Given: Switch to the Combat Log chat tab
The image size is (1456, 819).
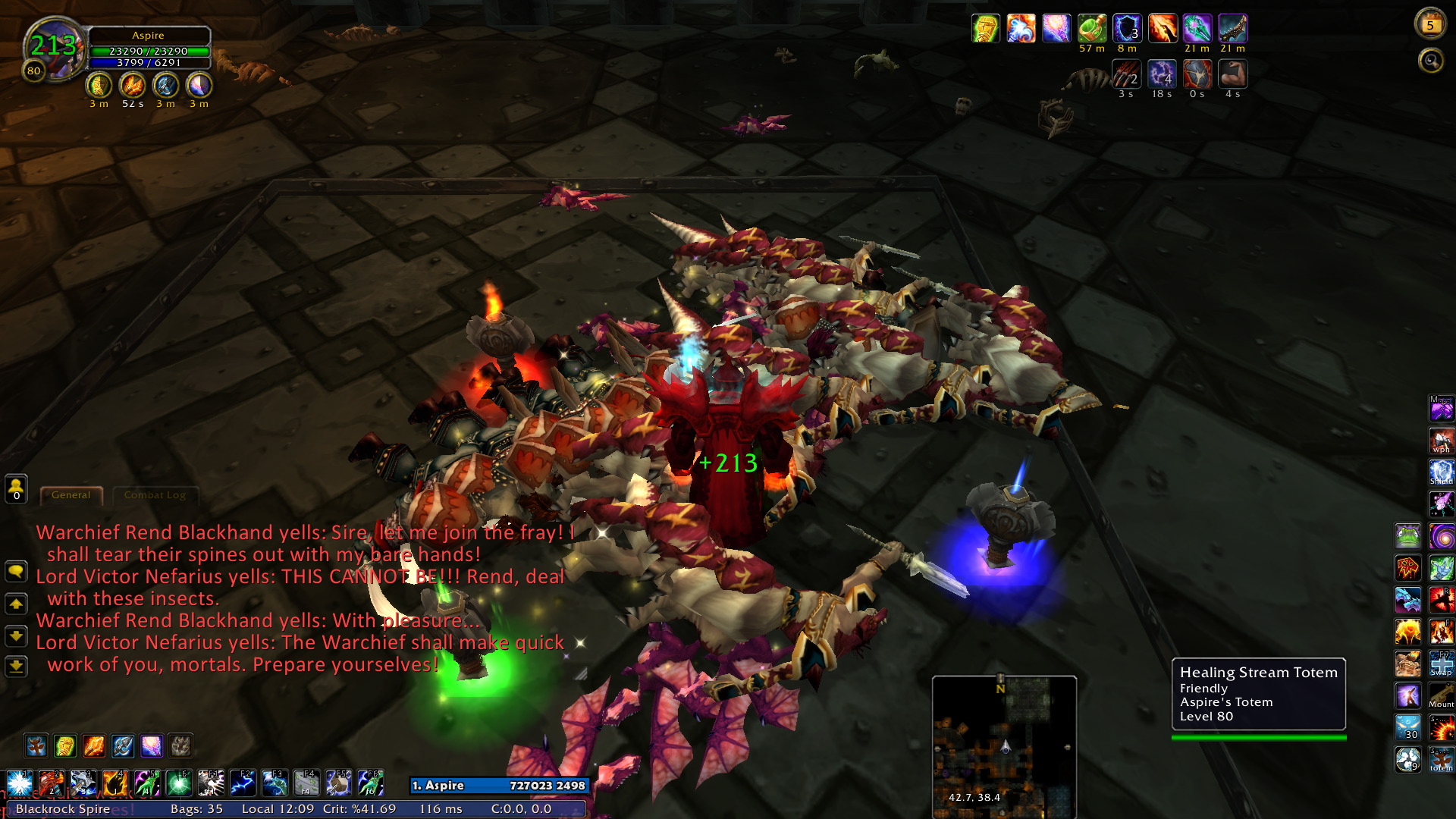Looking at the screenshot, I should point(155,495).
